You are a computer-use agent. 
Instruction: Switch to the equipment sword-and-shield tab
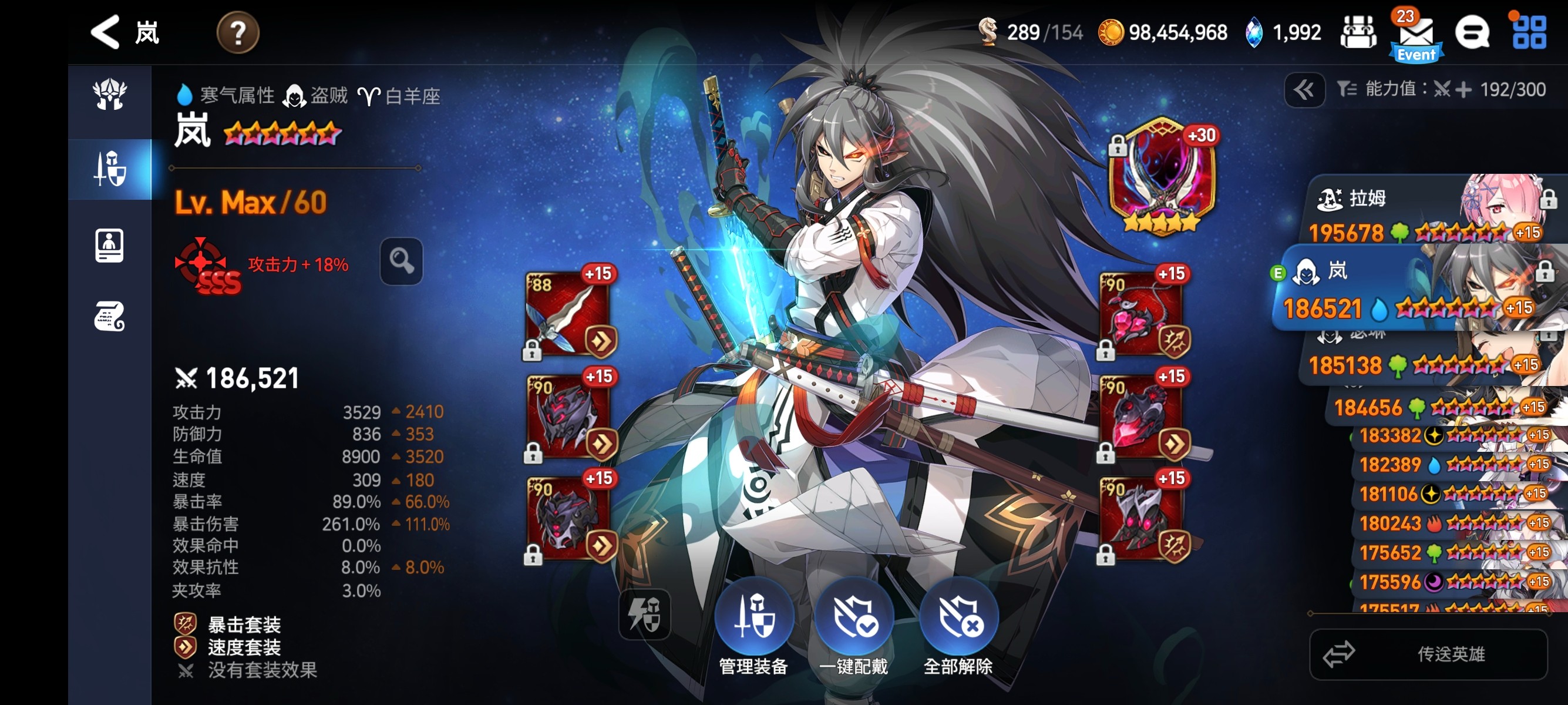pos(110,169)
